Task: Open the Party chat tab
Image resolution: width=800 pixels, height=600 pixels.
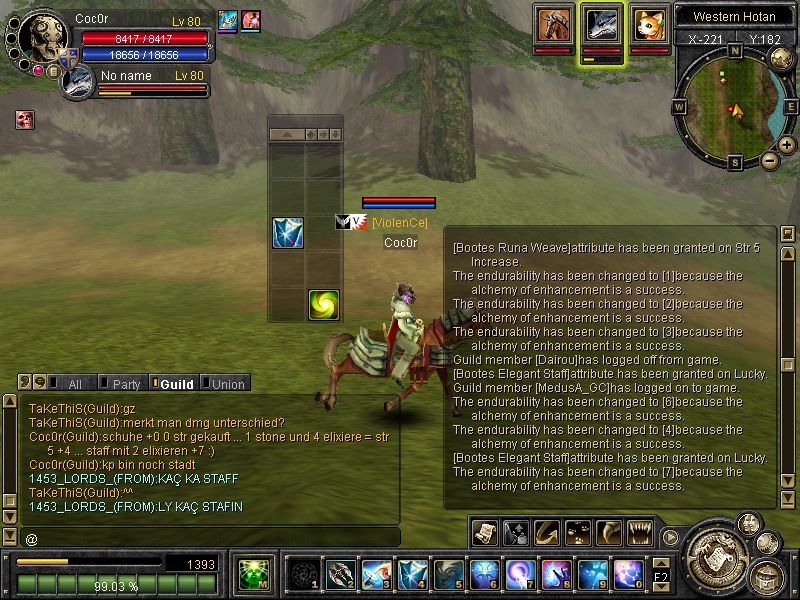Action: tap(122, 384)
